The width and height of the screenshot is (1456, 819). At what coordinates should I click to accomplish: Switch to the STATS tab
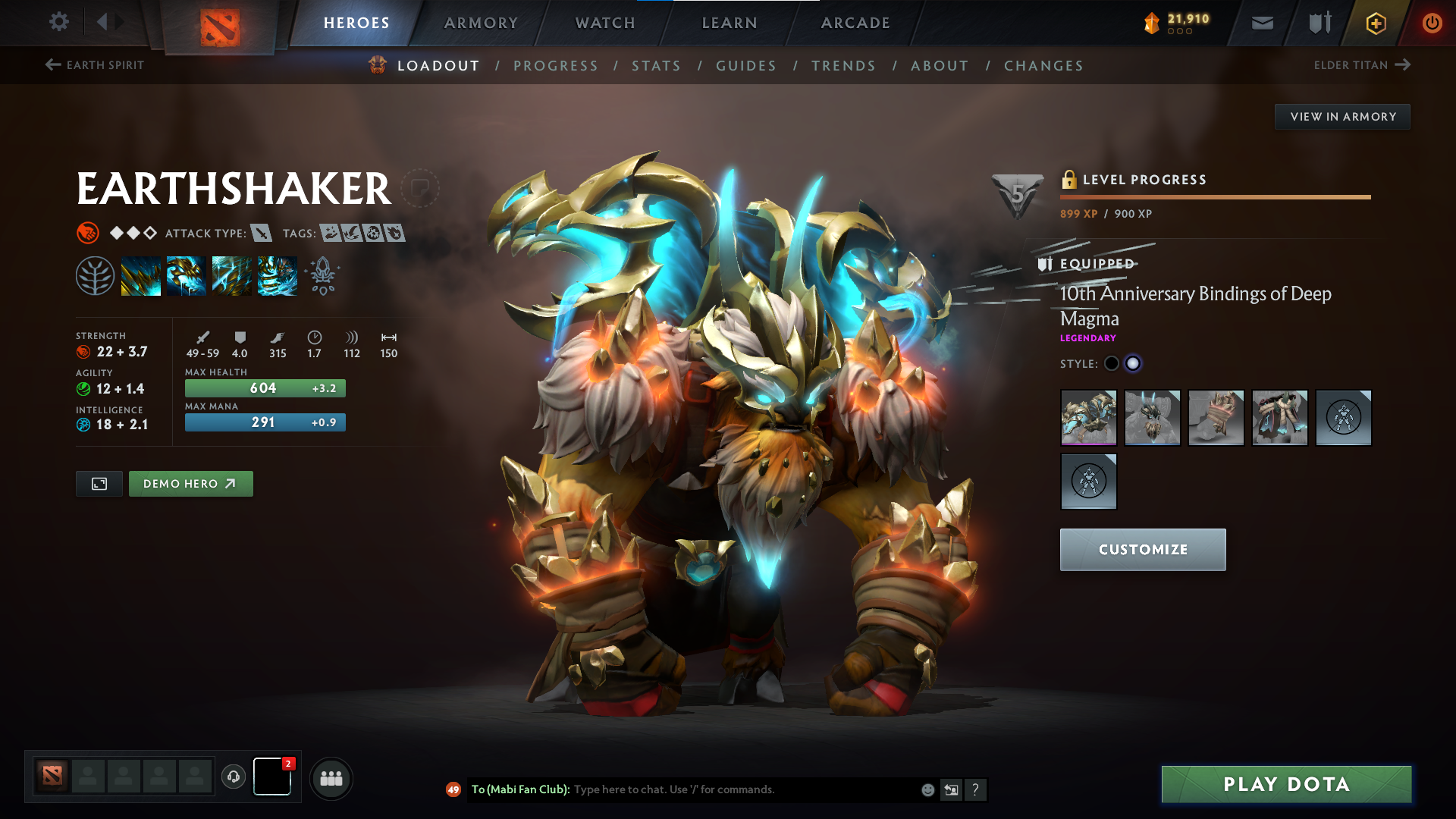pyautogui.click(x=657, y=65)
